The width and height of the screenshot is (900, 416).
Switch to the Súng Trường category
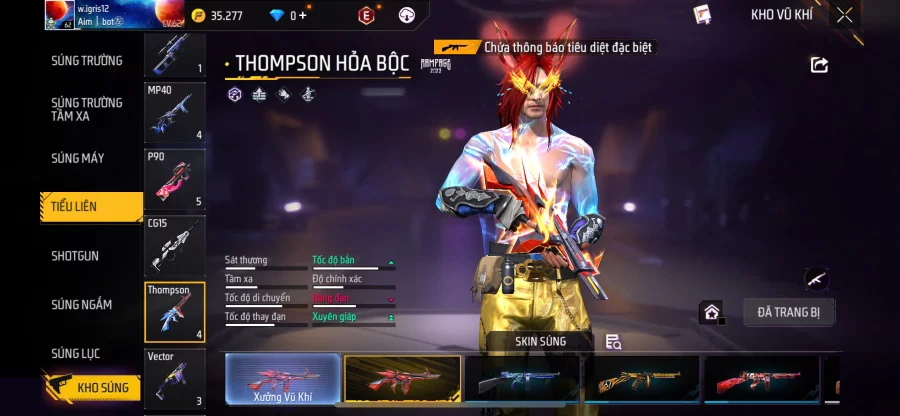tap(87, 61)
